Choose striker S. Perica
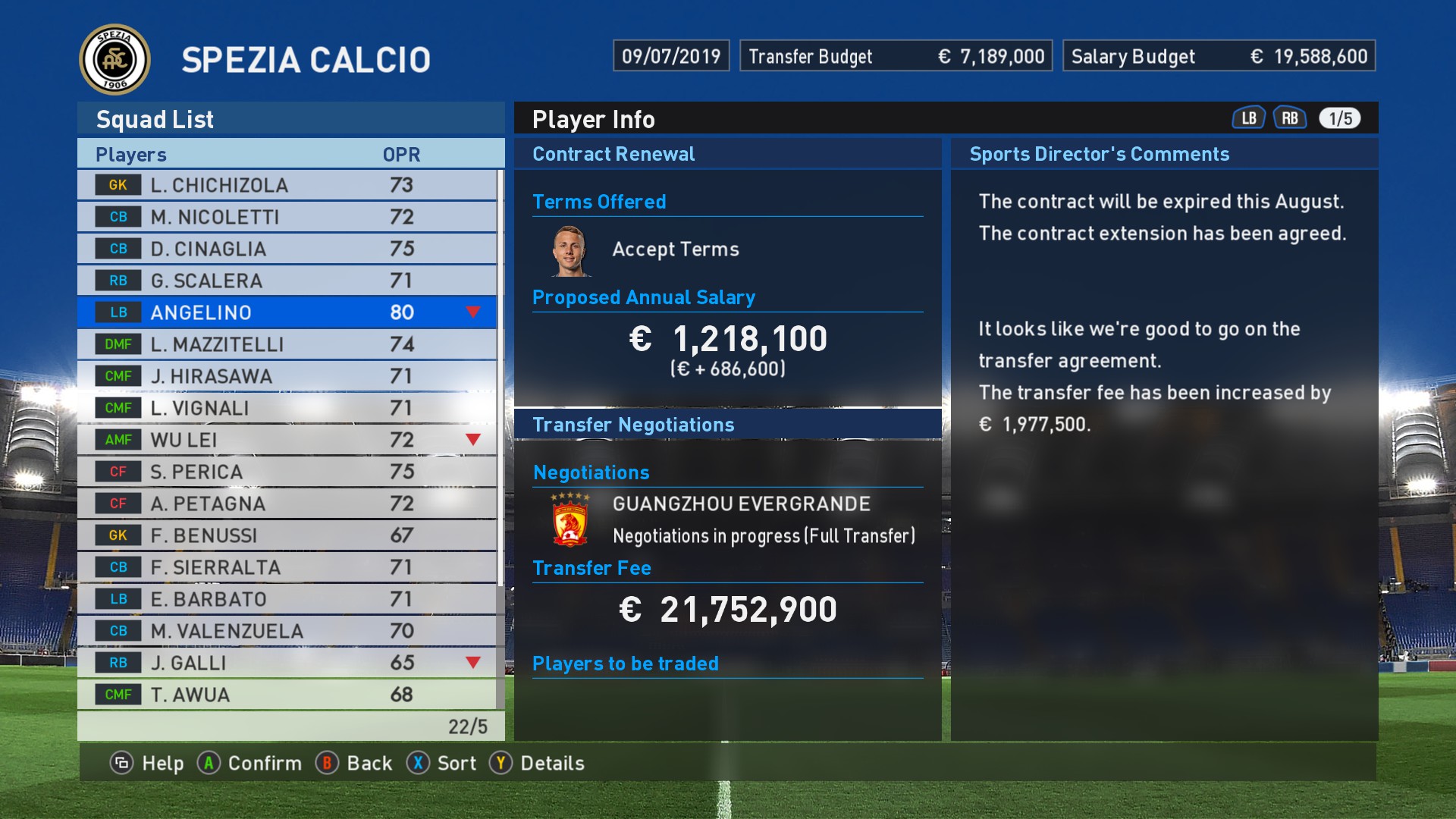Screen dimensions: 1456x819 click(287, 472)
